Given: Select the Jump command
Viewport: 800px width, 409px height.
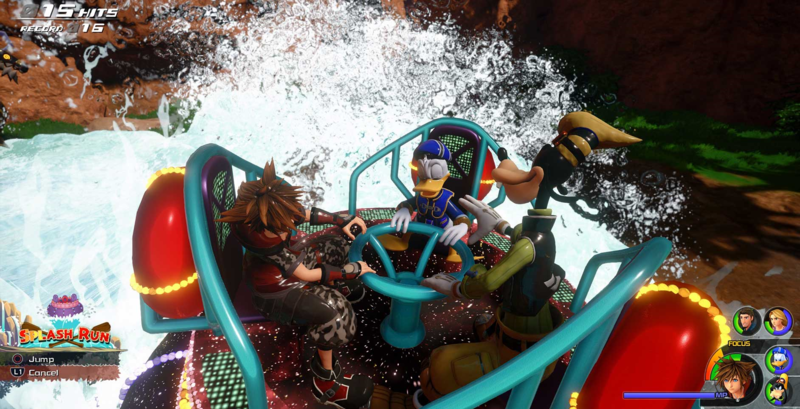Looking at the screenshot, I should 40,358.
